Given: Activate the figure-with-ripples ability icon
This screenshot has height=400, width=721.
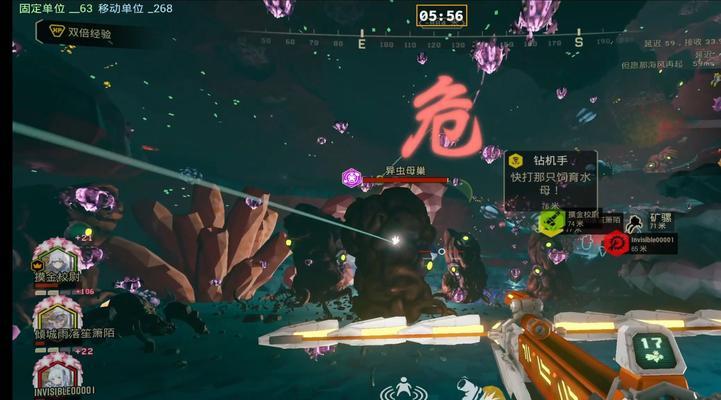Looking at the screenshot, I should pyautogui.click(x=403, y=388).
